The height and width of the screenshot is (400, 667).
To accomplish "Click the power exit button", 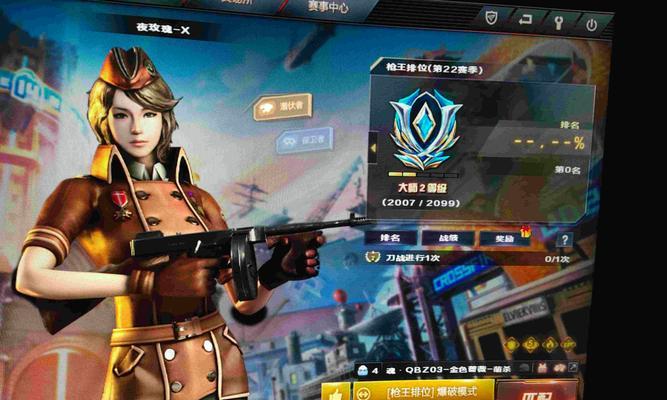I will (x=592, y=22).
